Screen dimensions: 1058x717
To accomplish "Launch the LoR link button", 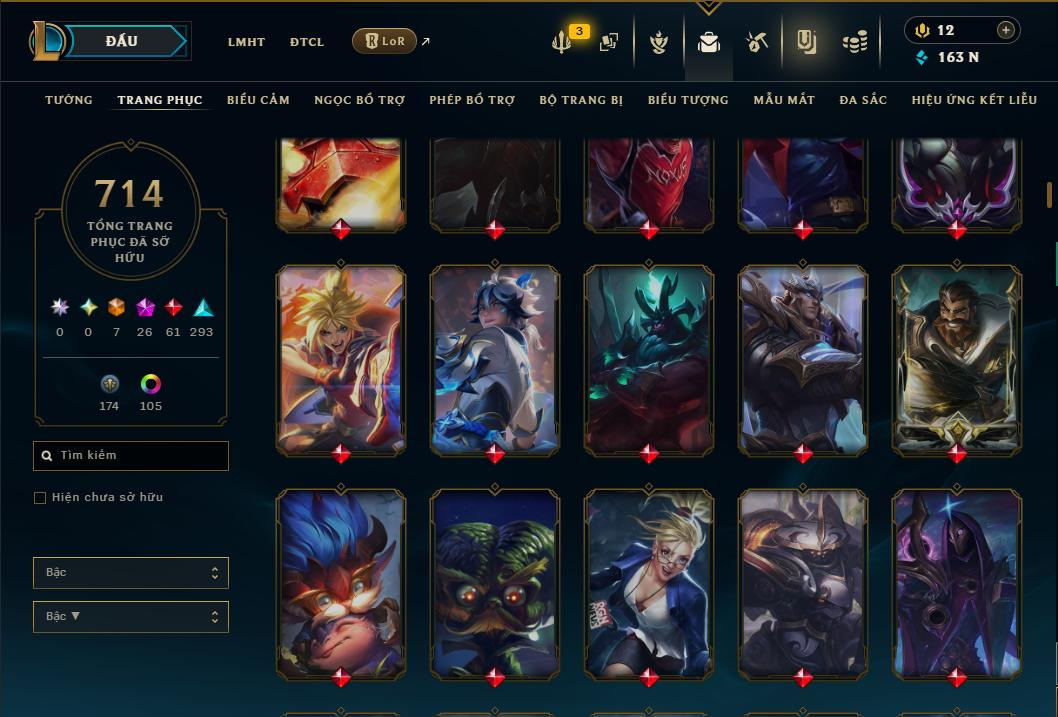I will click(x=384, y=41).
